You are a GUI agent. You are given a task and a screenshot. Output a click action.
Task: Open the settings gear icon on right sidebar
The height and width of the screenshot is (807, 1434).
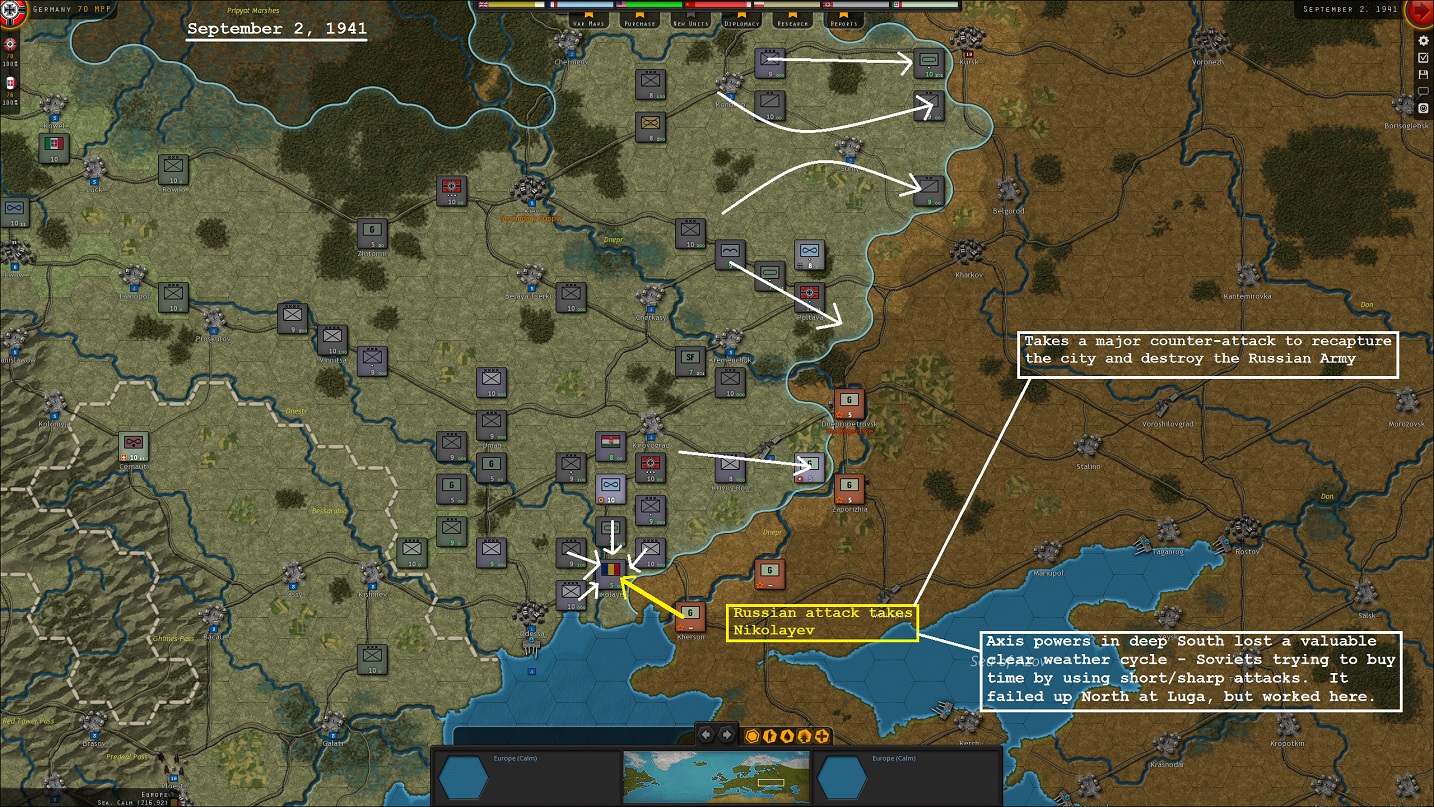click(1424, 41)
